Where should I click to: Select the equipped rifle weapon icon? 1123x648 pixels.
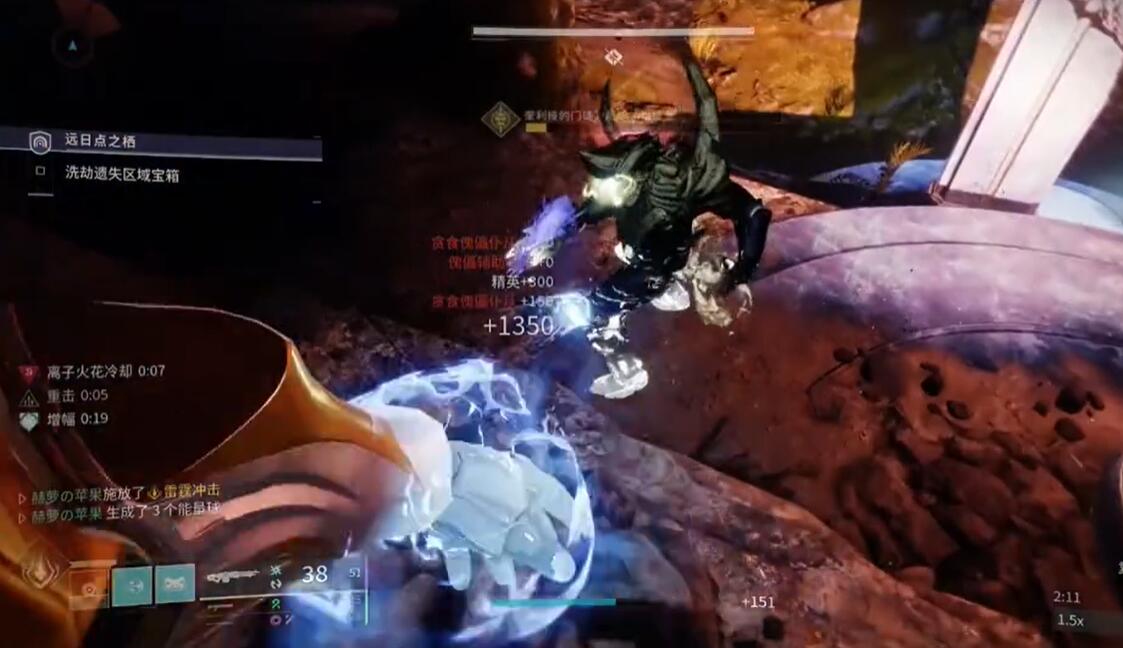coord(232,577)
